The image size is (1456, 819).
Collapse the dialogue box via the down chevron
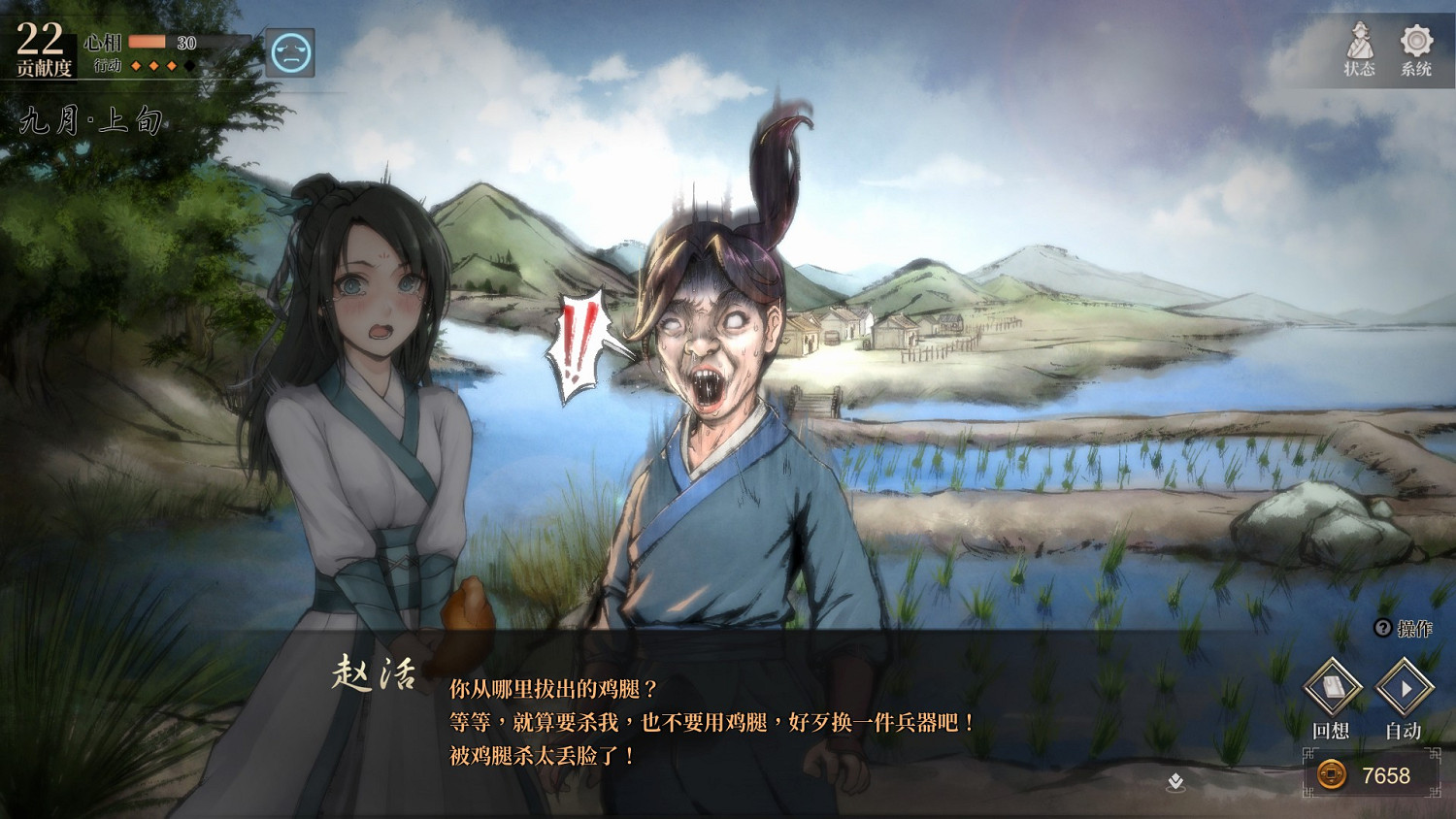click(1174, 780)
